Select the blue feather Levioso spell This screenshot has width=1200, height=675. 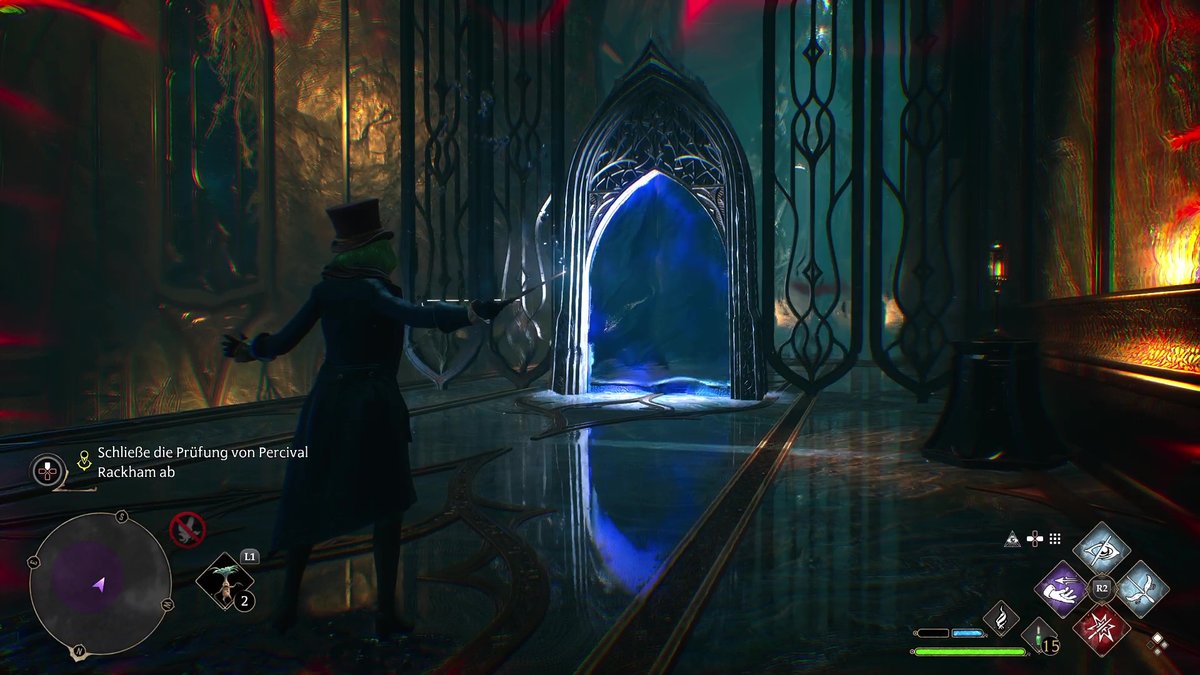tap(1141, 589)
